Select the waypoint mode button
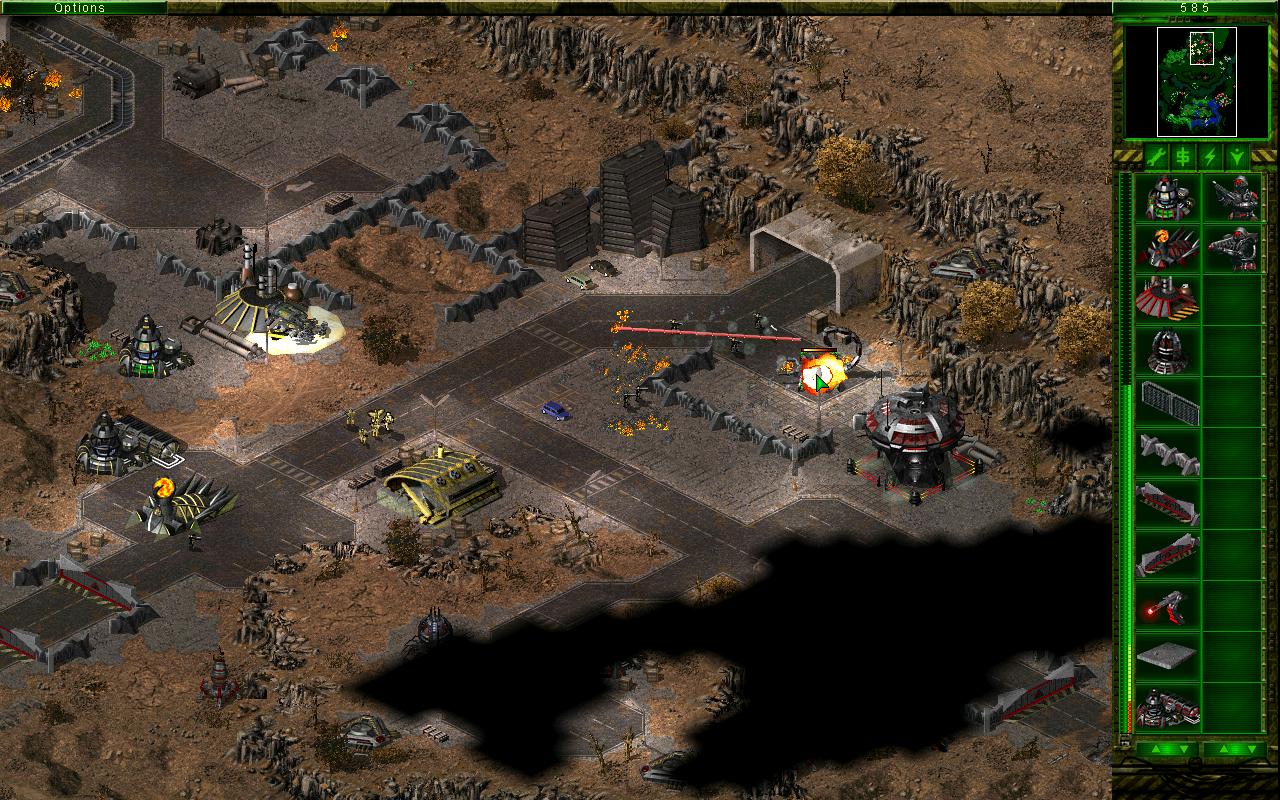 (x=1237, y=157)
